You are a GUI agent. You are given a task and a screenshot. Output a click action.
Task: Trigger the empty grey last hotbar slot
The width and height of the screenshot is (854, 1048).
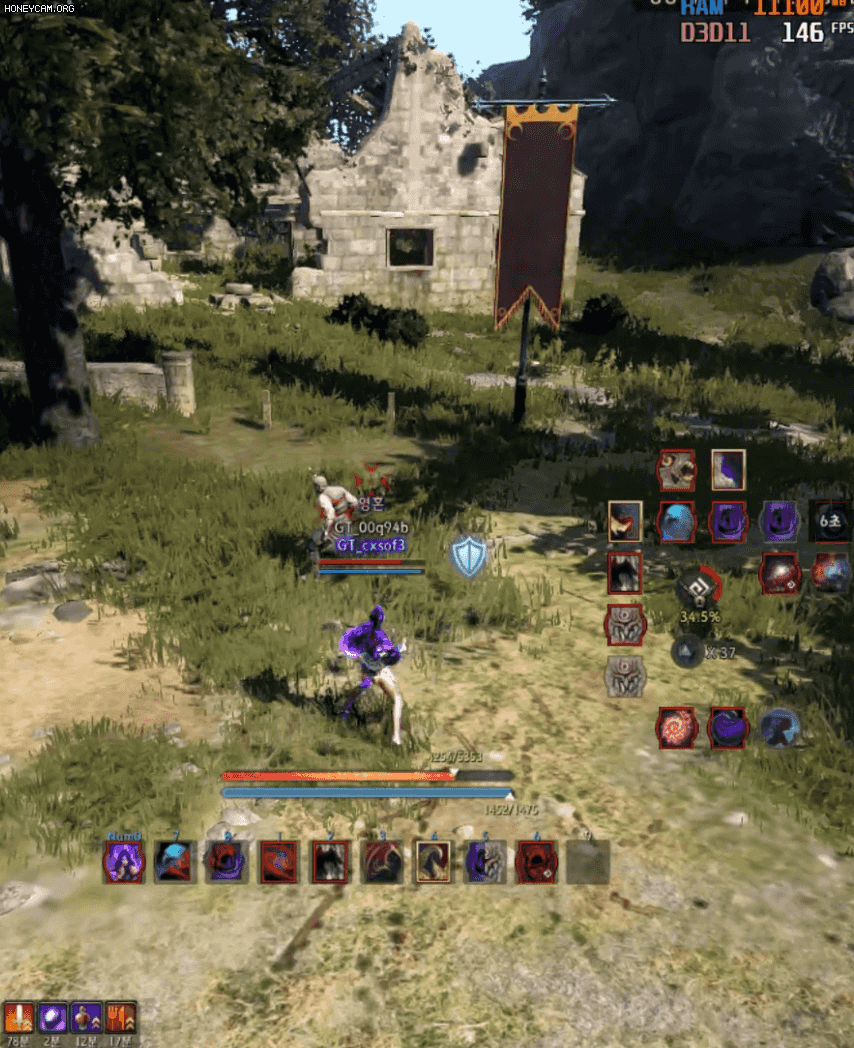587,862
